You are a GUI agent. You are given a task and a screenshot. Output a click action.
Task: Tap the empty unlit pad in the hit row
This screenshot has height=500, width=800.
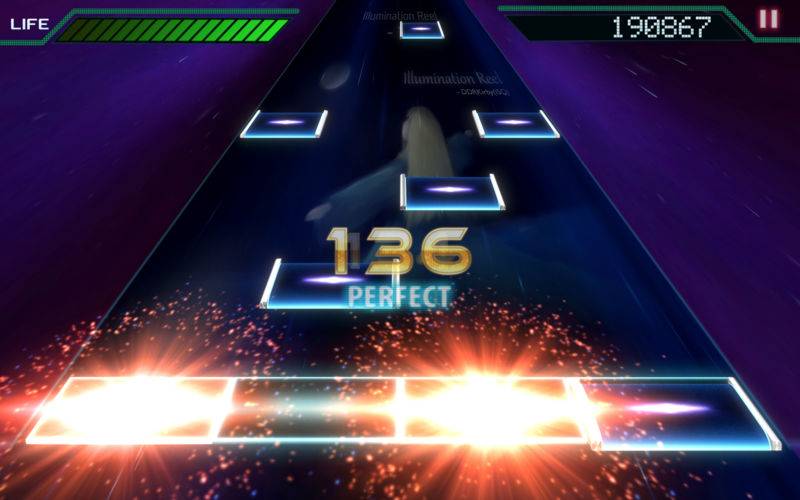pyautogui.click(x=312, y=408)
